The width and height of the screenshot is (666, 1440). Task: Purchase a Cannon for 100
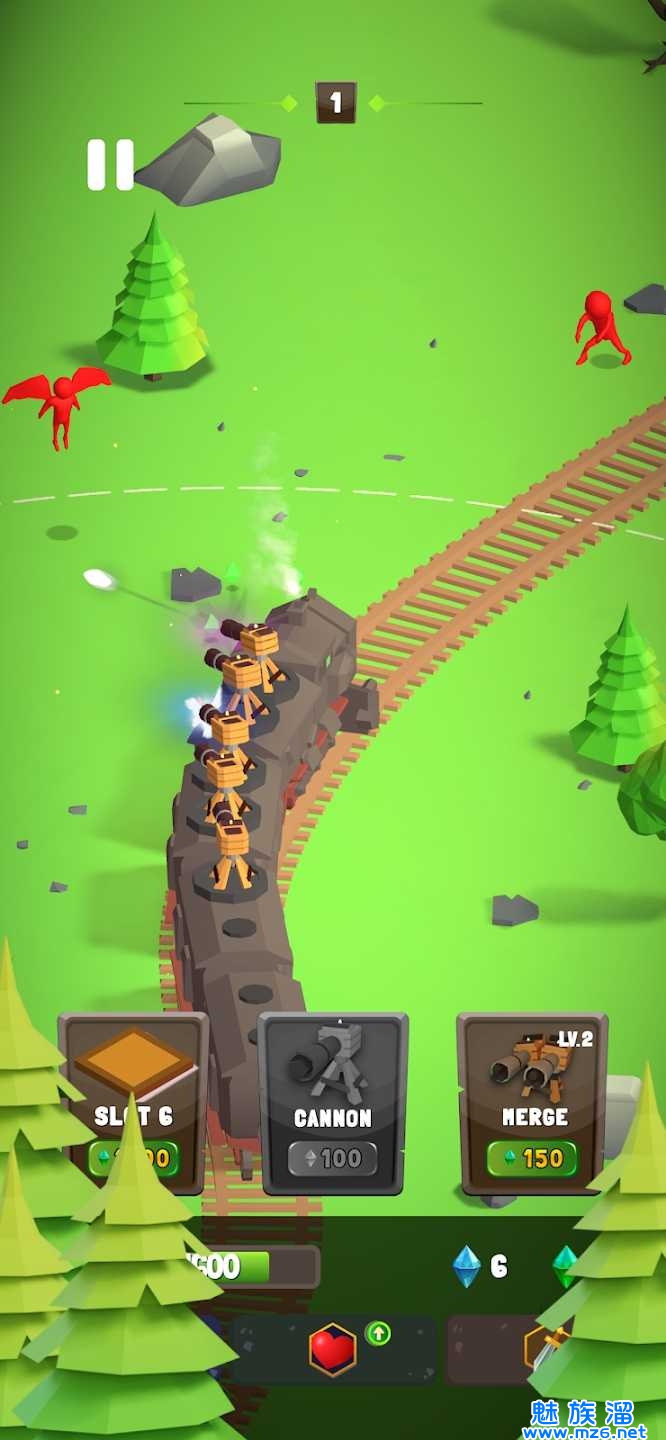(333, 1102)
